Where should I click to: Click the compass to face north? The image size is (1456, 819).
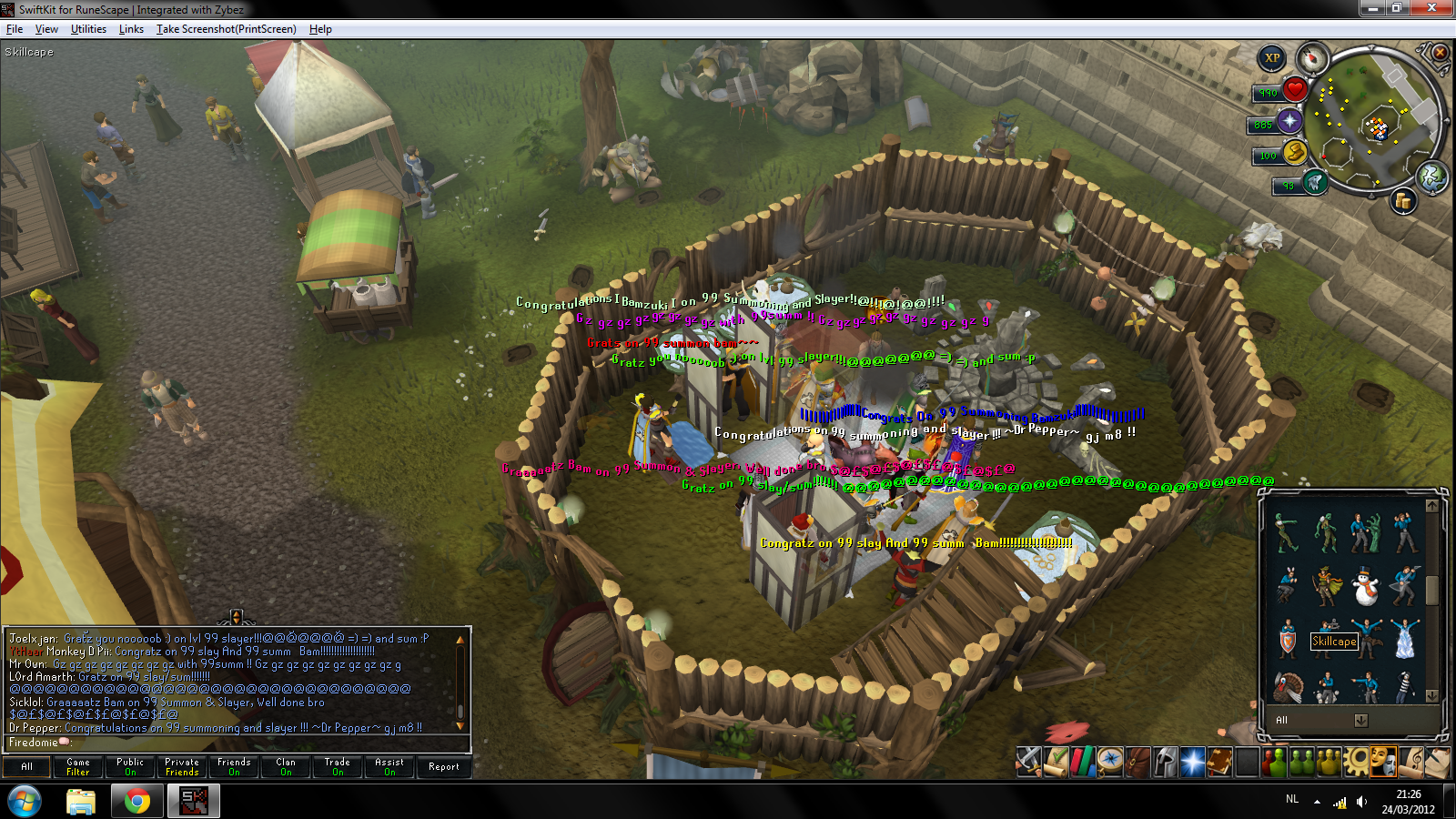(x=1312, y=58)
